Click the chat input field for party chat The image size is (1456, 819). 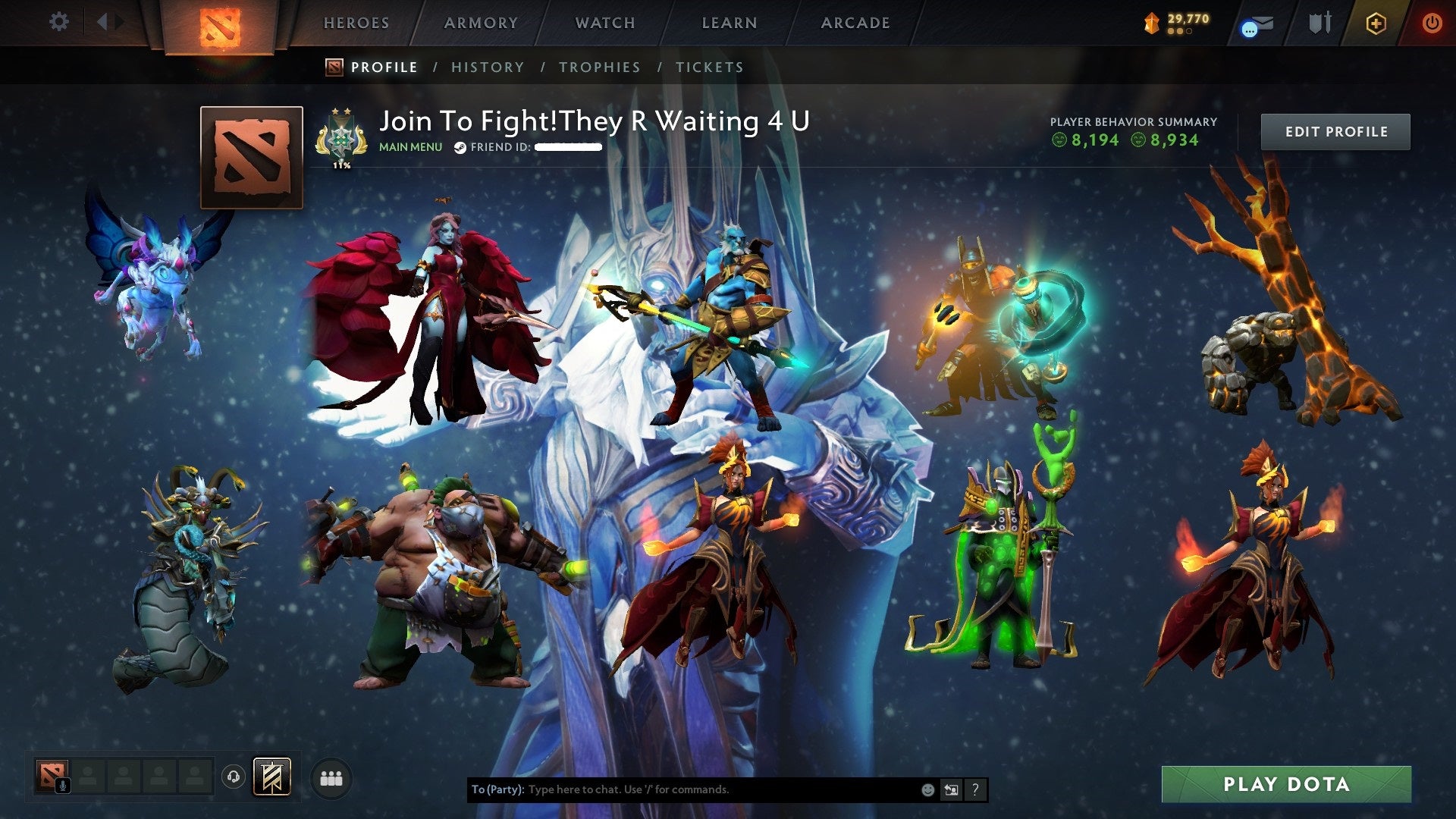click(682, 789)
